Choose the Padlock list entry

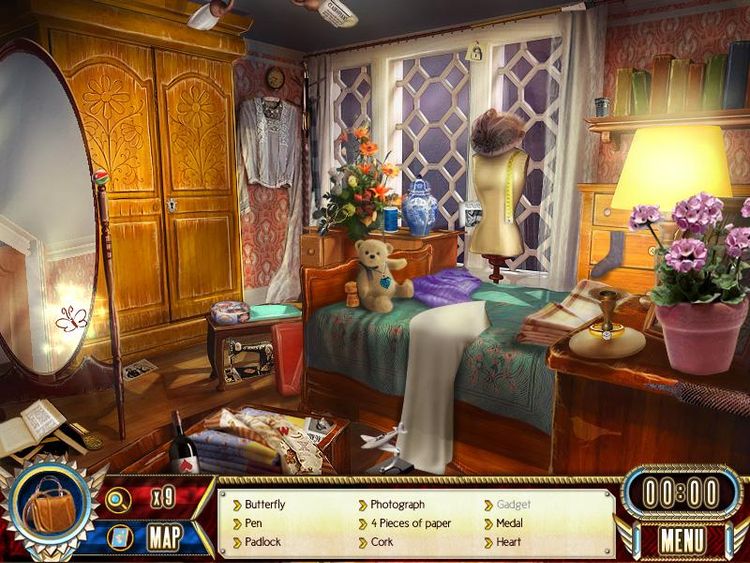click(263, 542)
